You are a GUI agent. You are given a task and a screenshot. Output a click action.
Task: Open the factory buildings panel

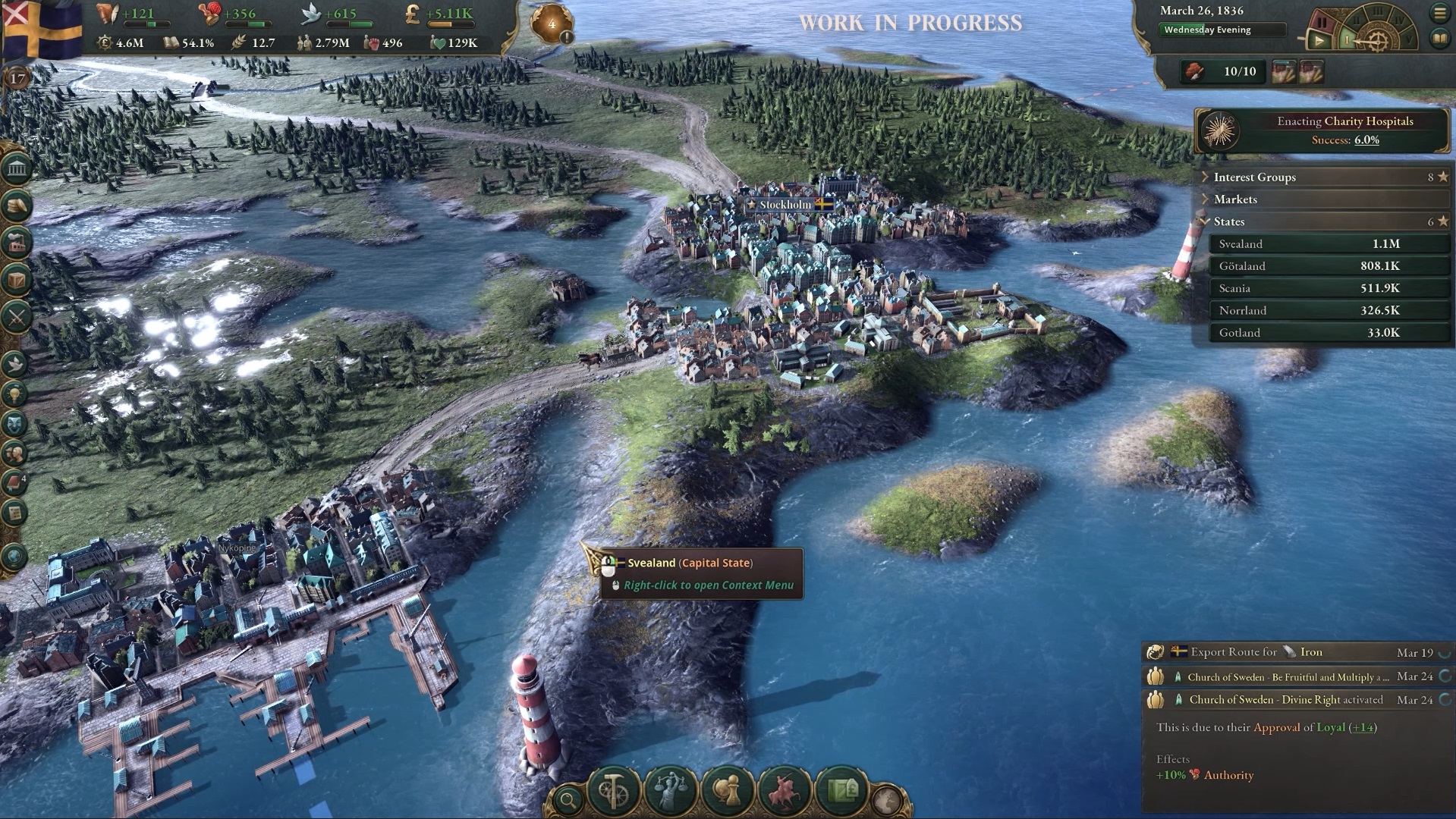tap(16, 243)
